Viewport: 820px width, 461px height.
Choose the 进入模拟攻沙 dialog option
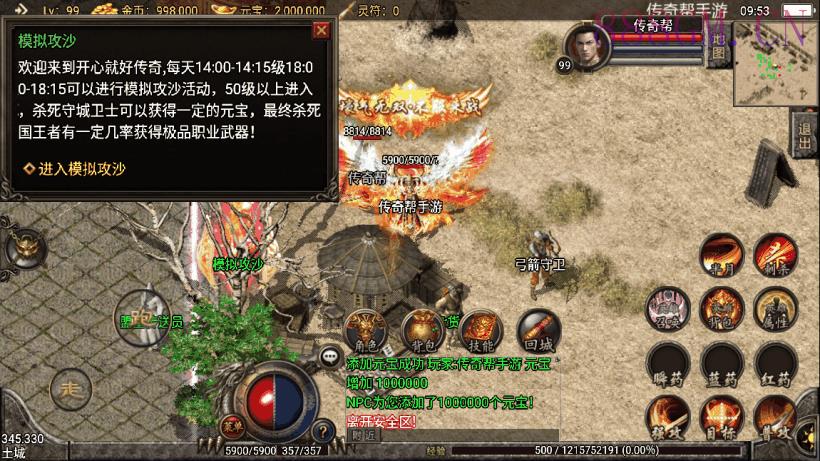click(x=76, y=169)
